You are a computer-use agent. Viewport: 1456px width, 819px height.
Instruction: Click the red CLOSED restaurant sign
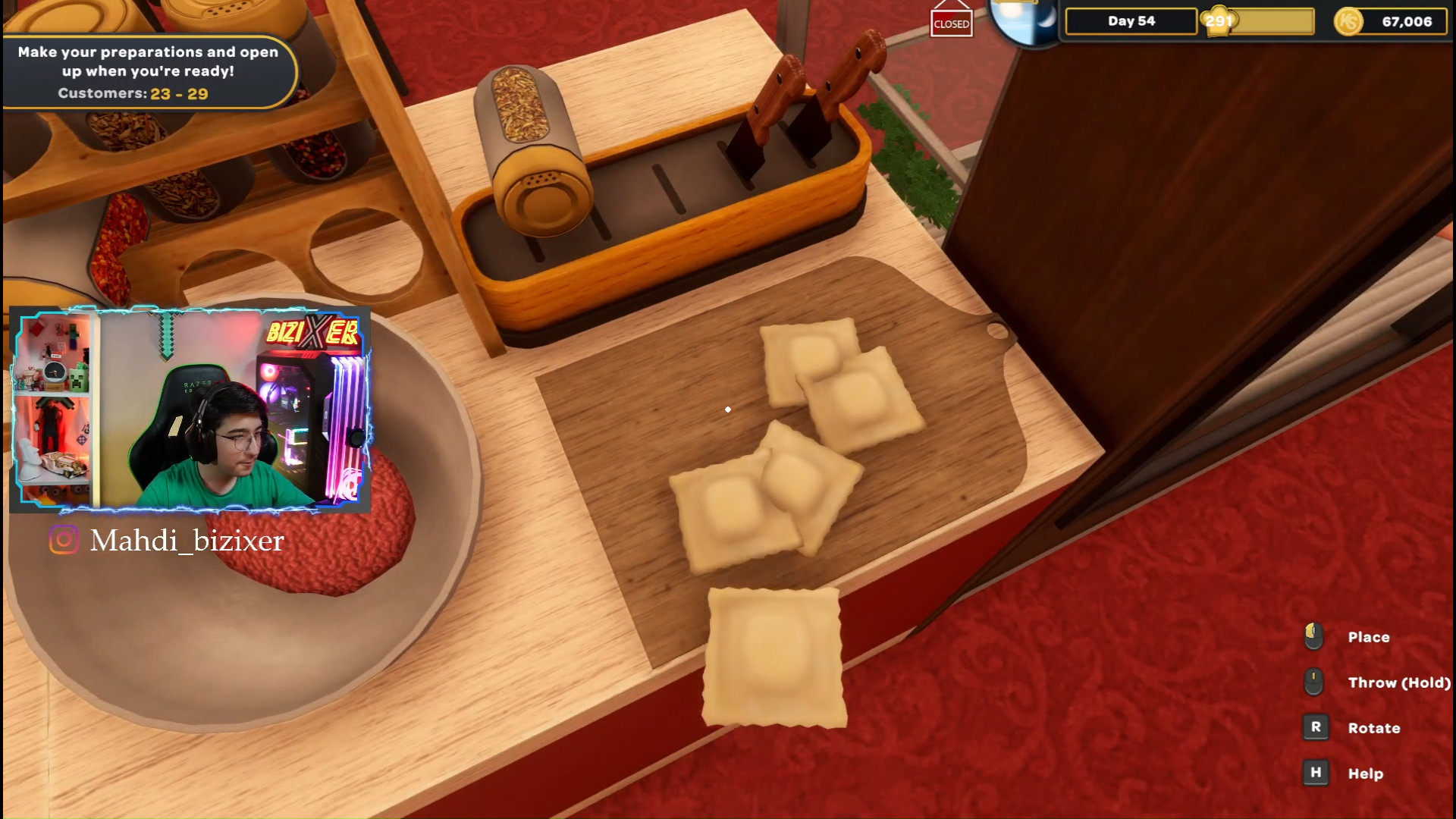tap(951, 23)
